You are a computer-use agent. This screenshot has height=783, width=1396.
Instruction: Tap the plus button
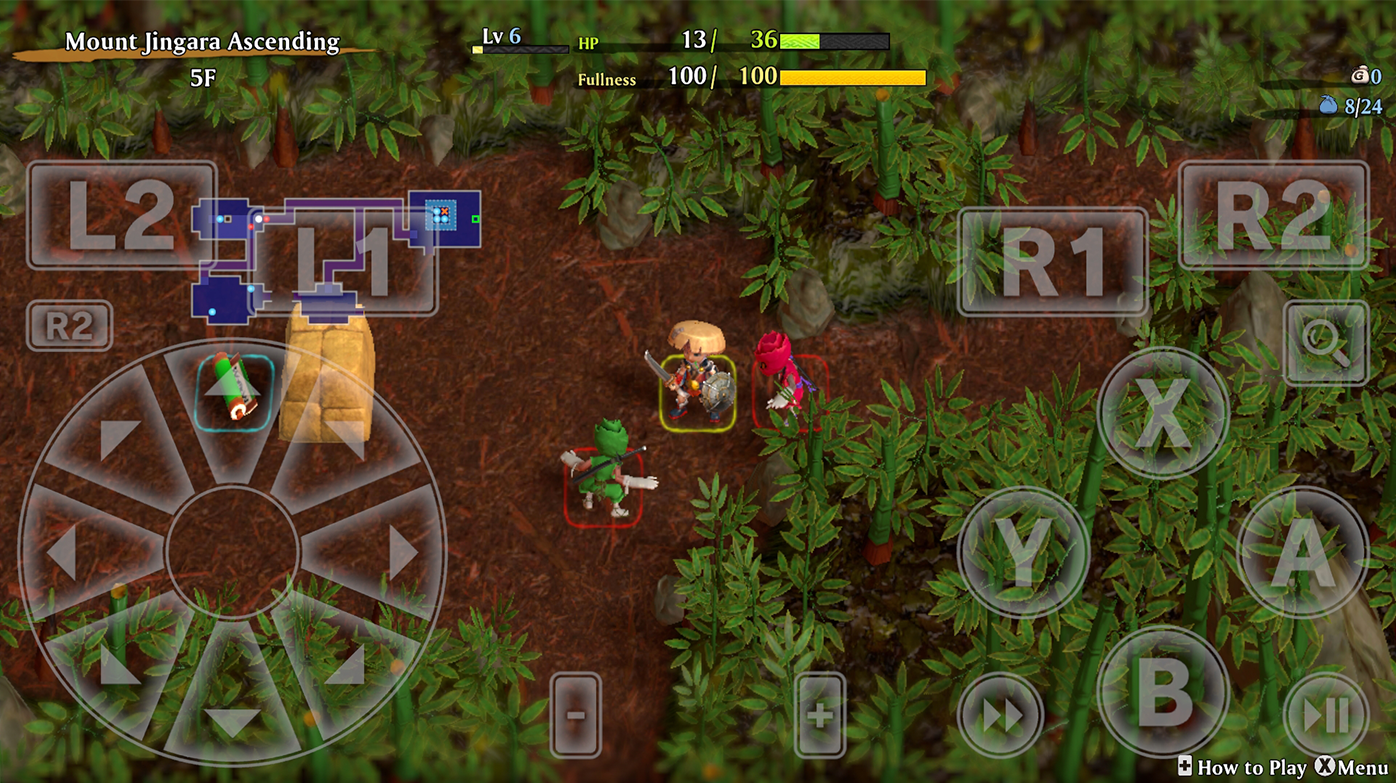coord(820,715)
